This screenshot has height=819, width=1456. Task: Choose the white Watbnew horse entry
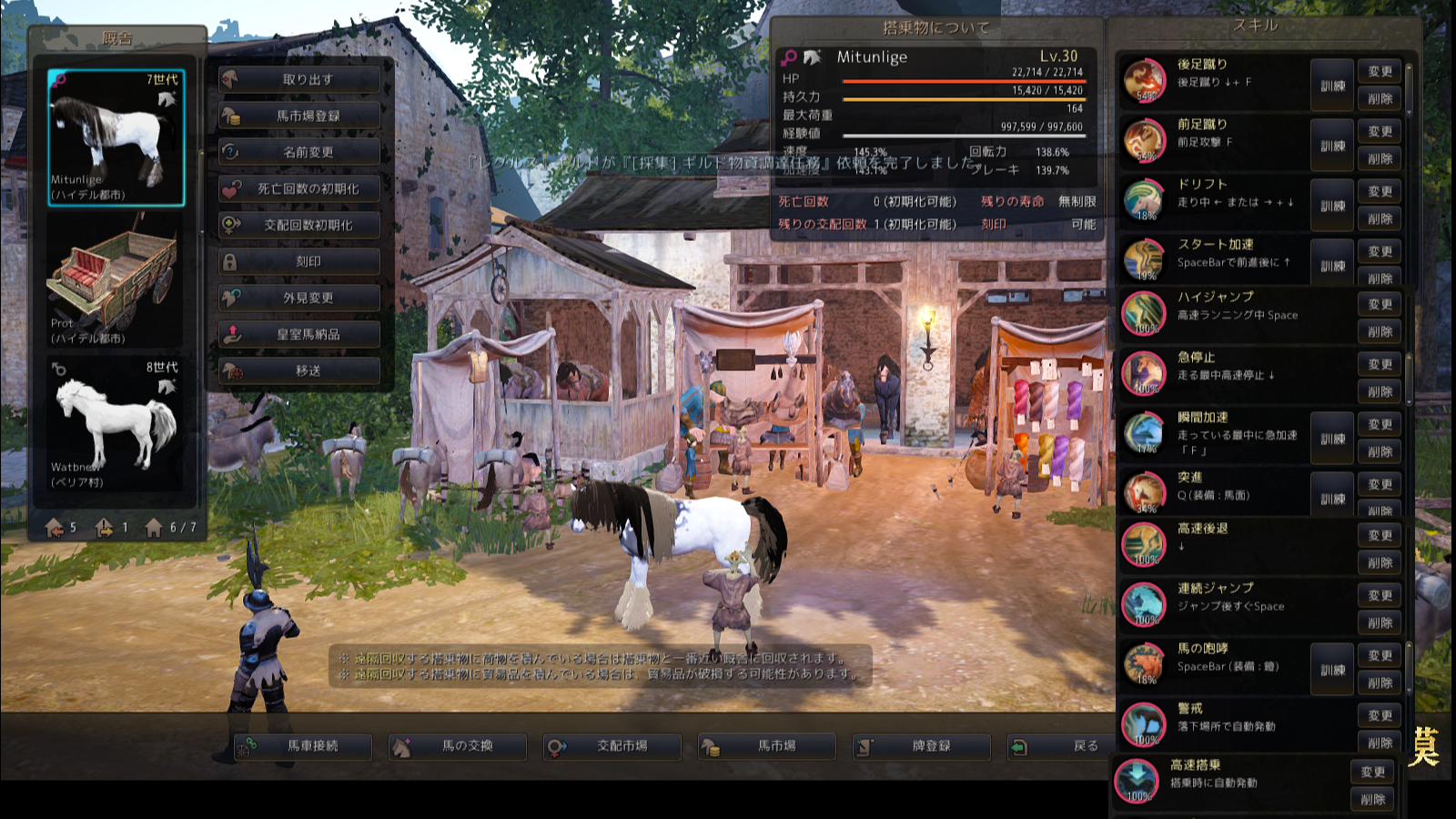[116, 425]
